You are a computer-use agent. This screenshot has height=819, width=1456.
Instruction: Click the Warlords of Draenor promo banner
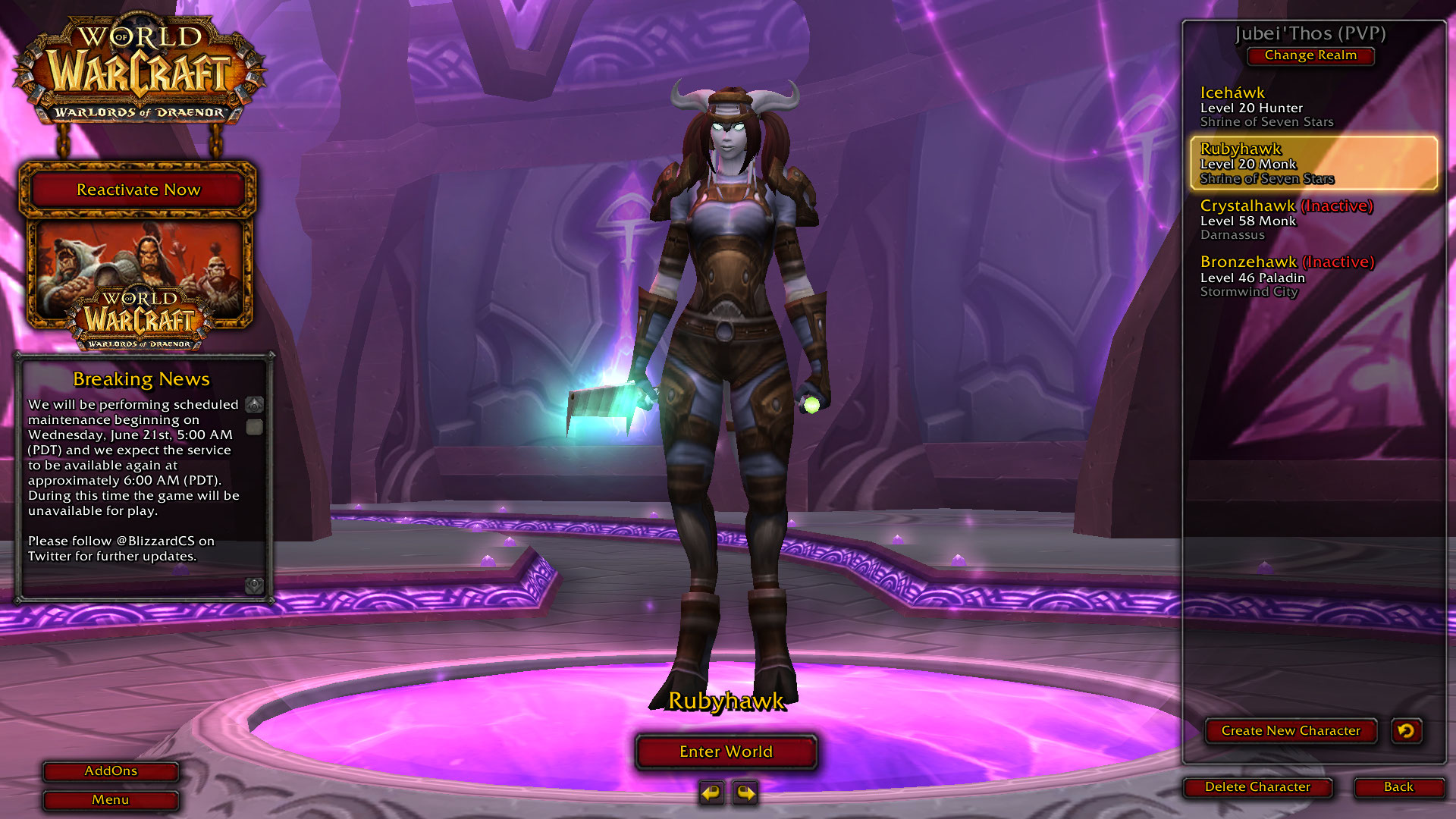click(140, 281)
